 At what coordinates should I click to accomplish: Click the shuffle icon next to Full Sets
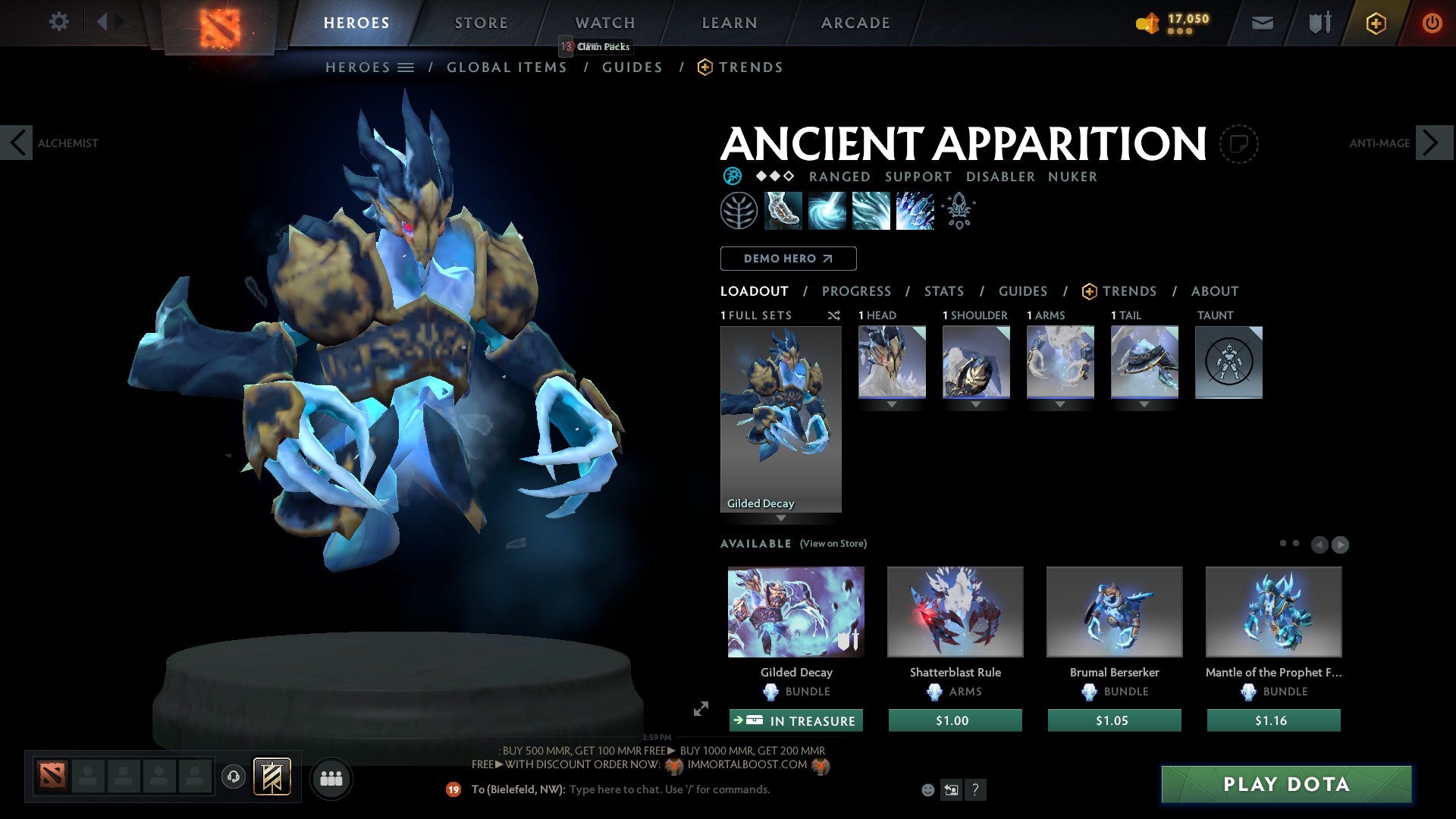(834, 315)
